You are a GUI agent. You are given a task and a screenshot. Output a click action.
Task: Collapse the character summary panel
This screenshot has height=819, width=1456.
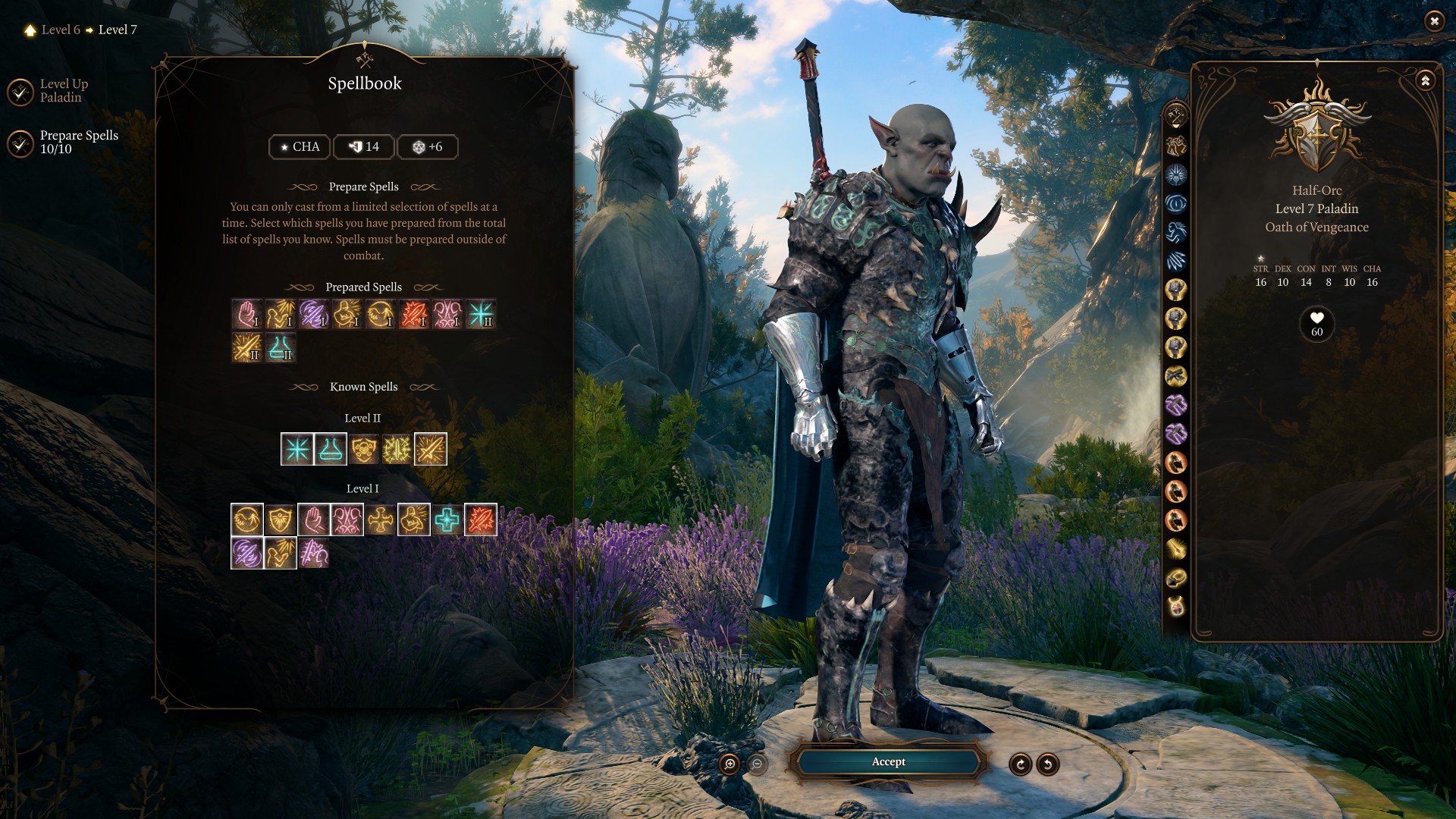1426,80
